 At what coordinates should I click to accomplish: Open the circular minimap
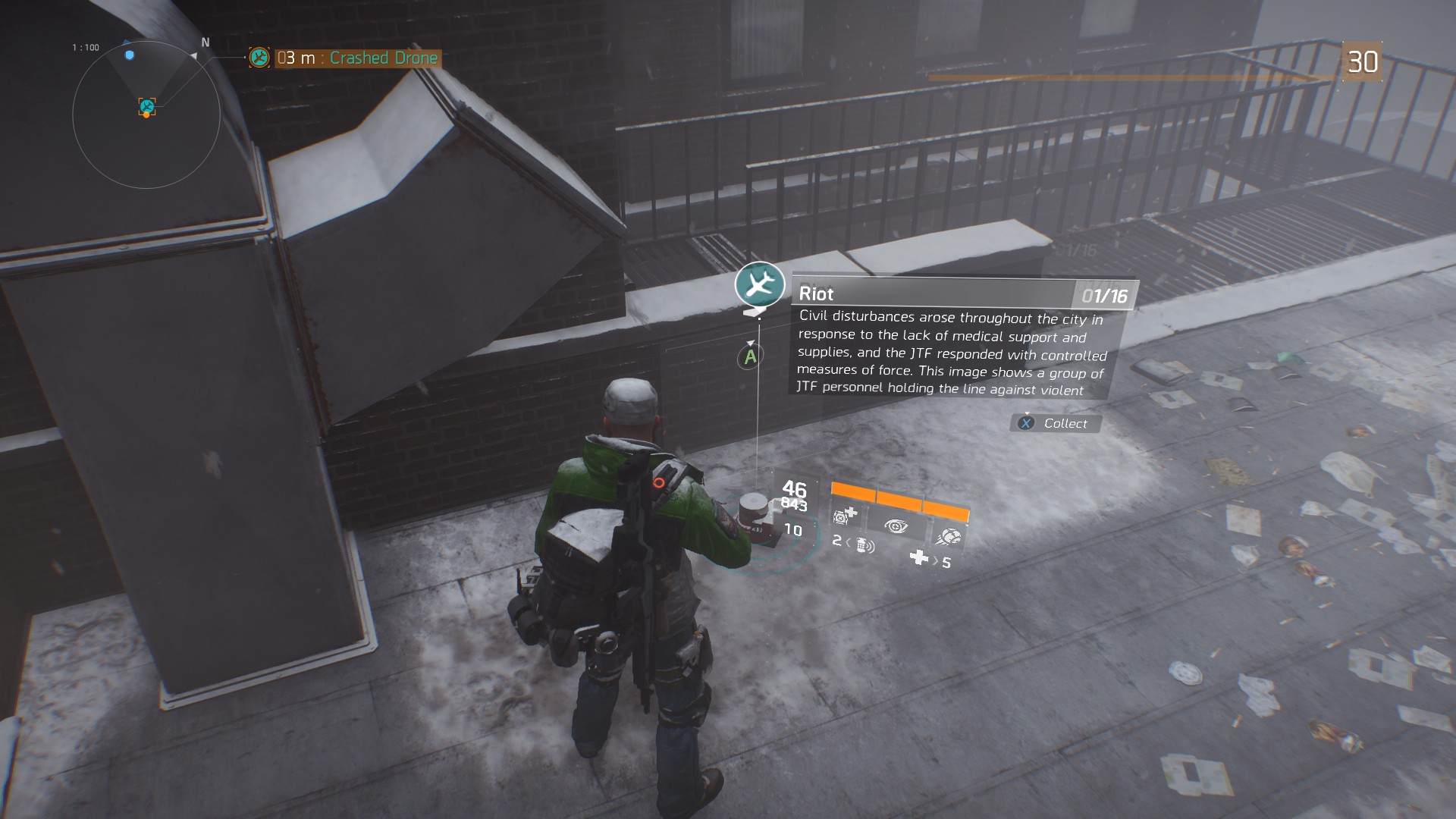tap(146, 115)
